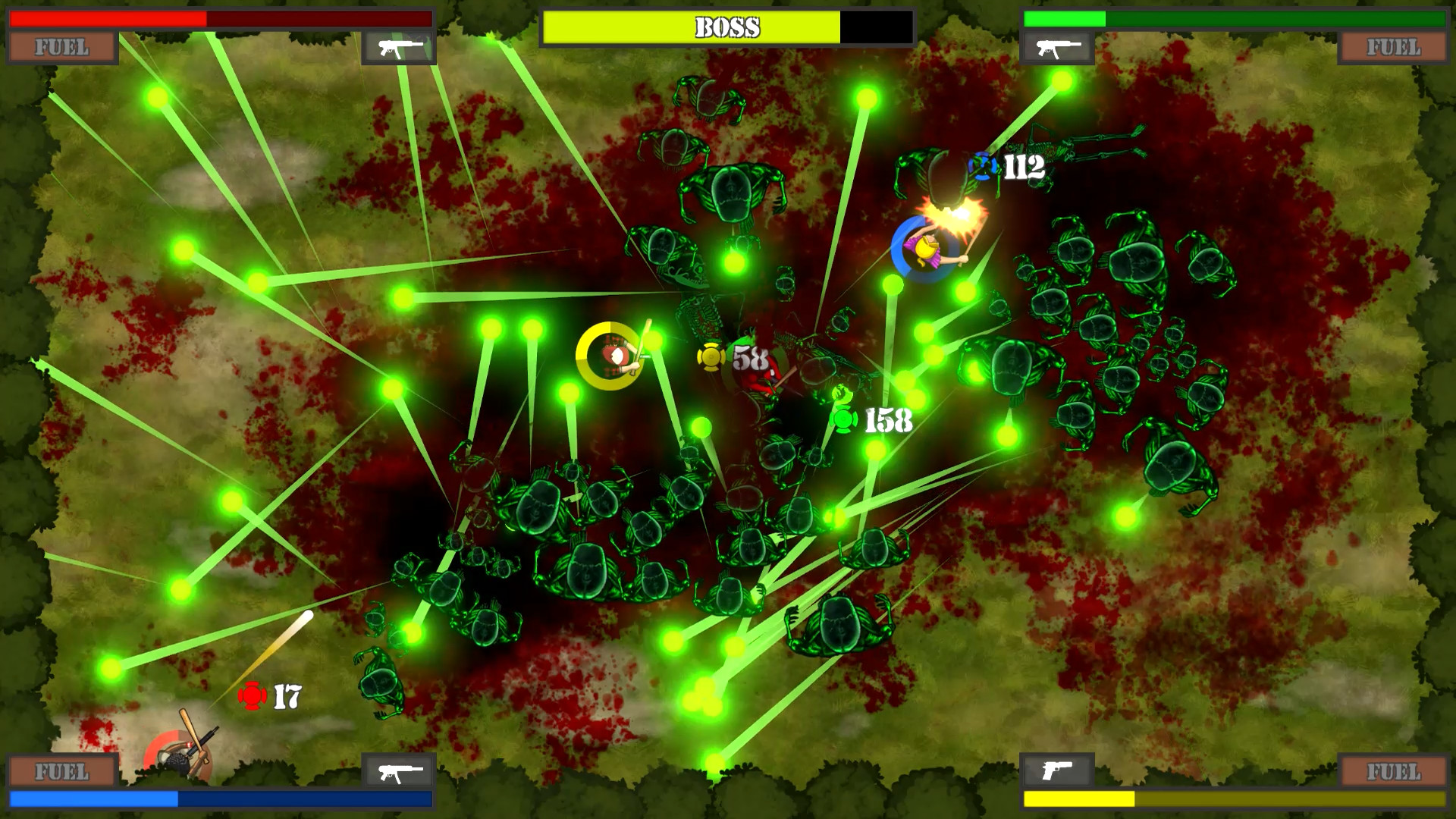Image resolution: width=1456 pixels, height=819 pixels.
Task: Click the pistol weapon icon at bottom right
Action: pos(1056,772)
